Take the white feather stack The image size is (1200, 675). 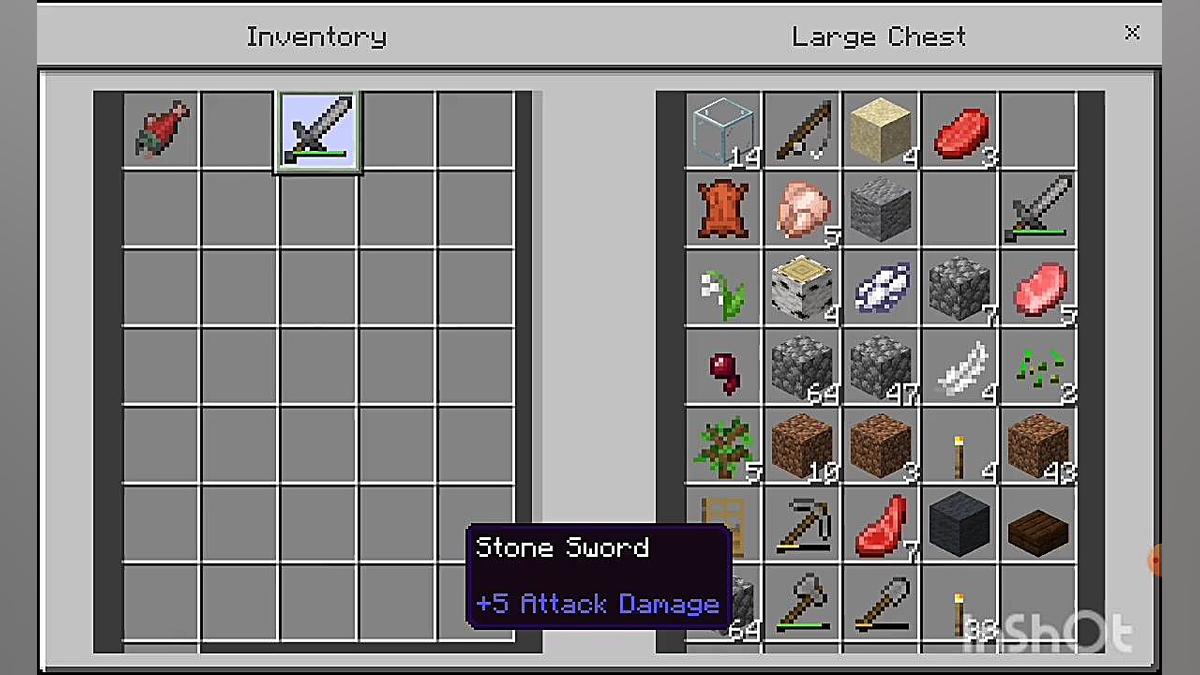(x=960, y=367)
